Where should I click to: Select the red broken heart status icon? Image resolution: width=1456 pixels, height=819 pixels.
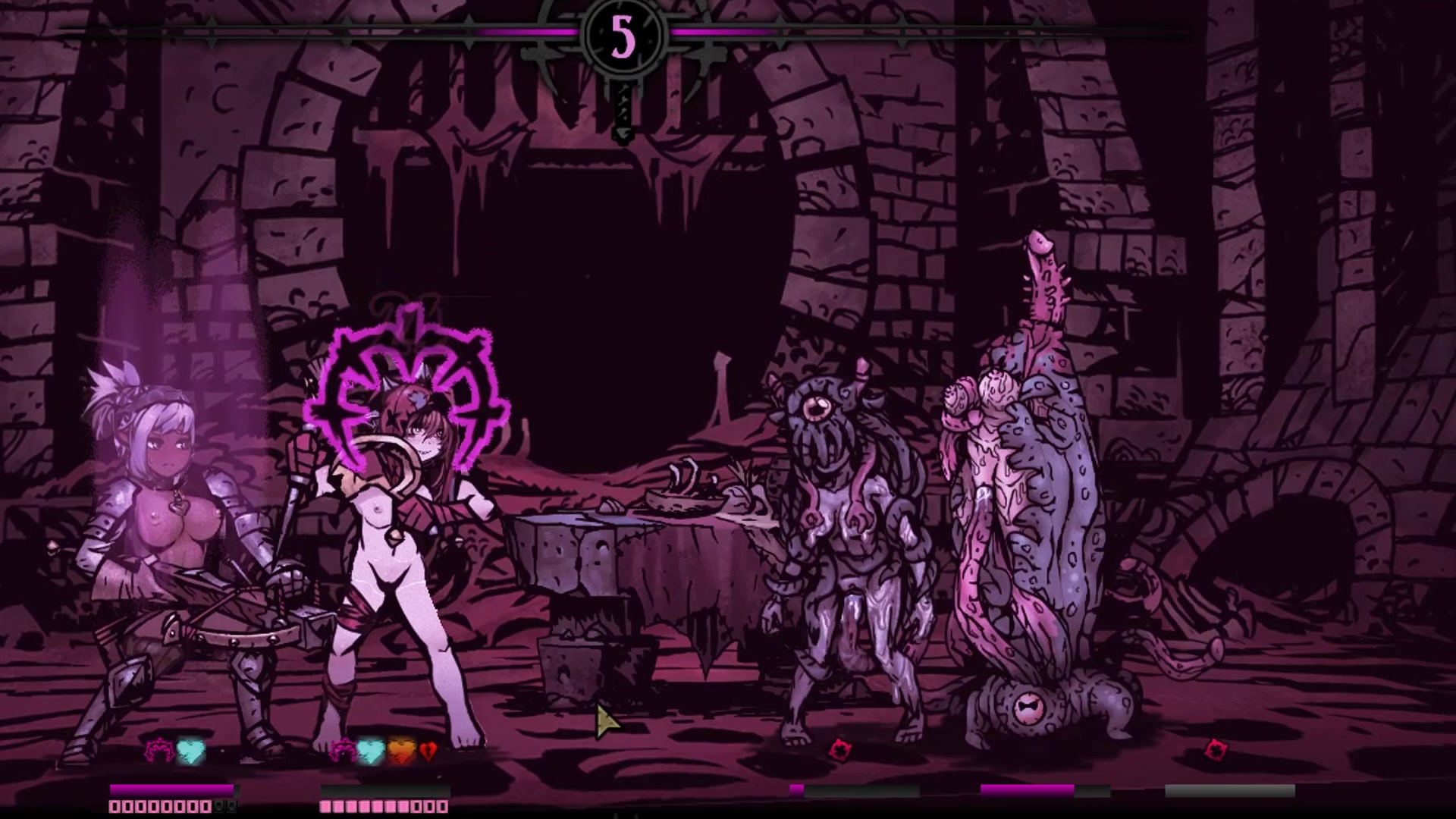point(428,751)
